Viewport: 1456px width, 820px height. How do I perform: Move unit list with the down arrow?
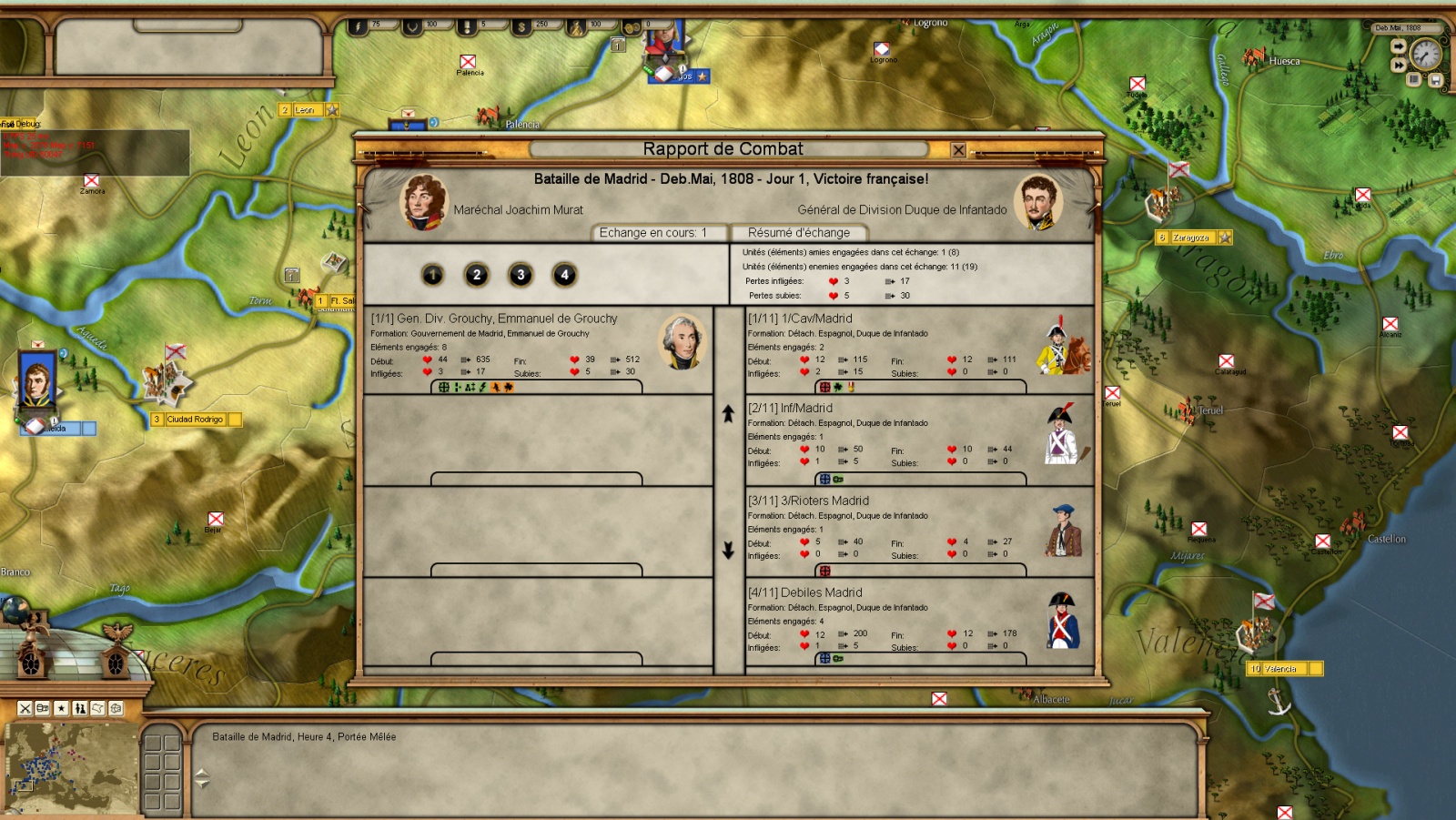(x=728, y=551)
